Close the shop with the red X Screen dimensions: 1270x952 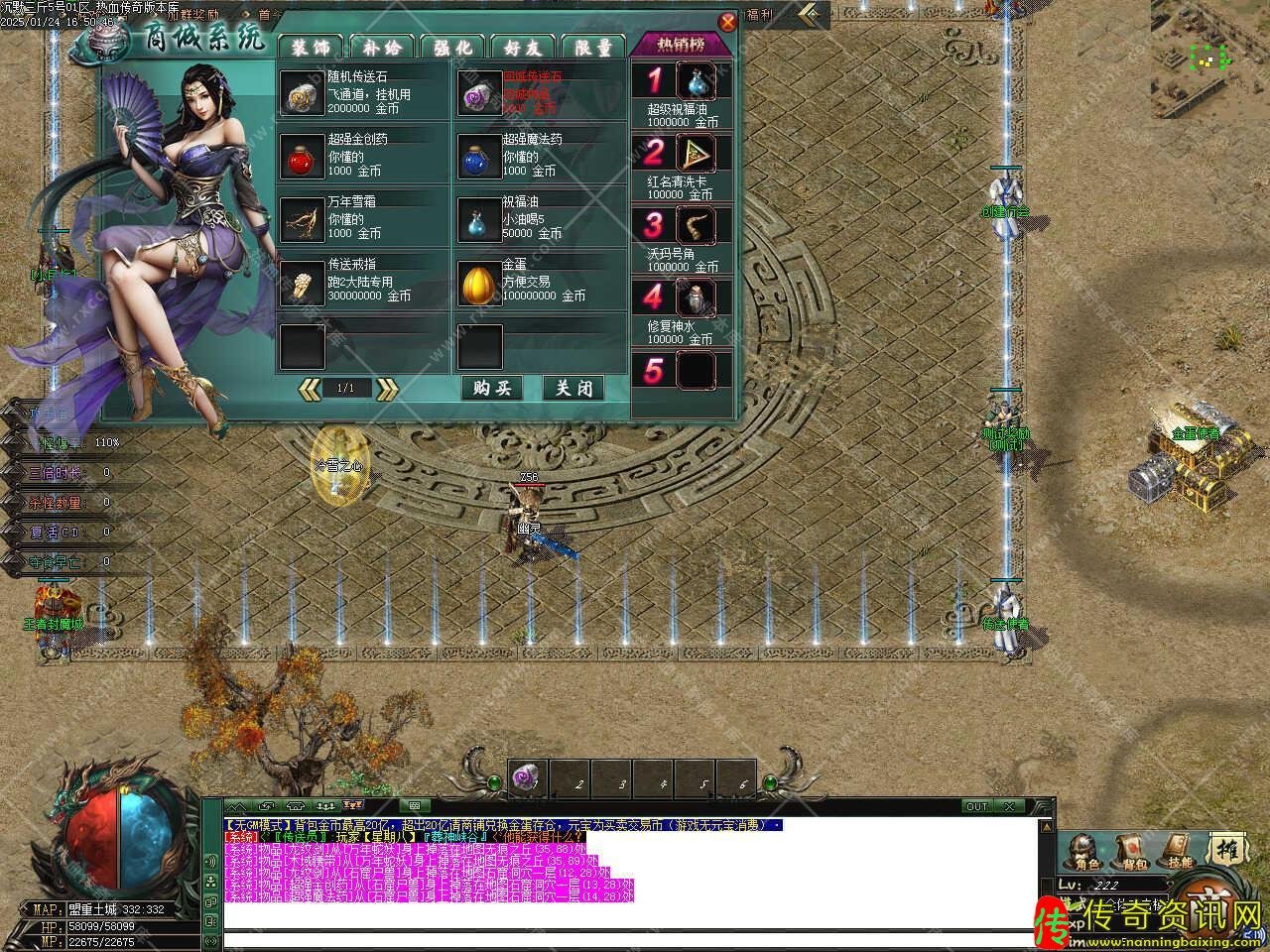727,21
